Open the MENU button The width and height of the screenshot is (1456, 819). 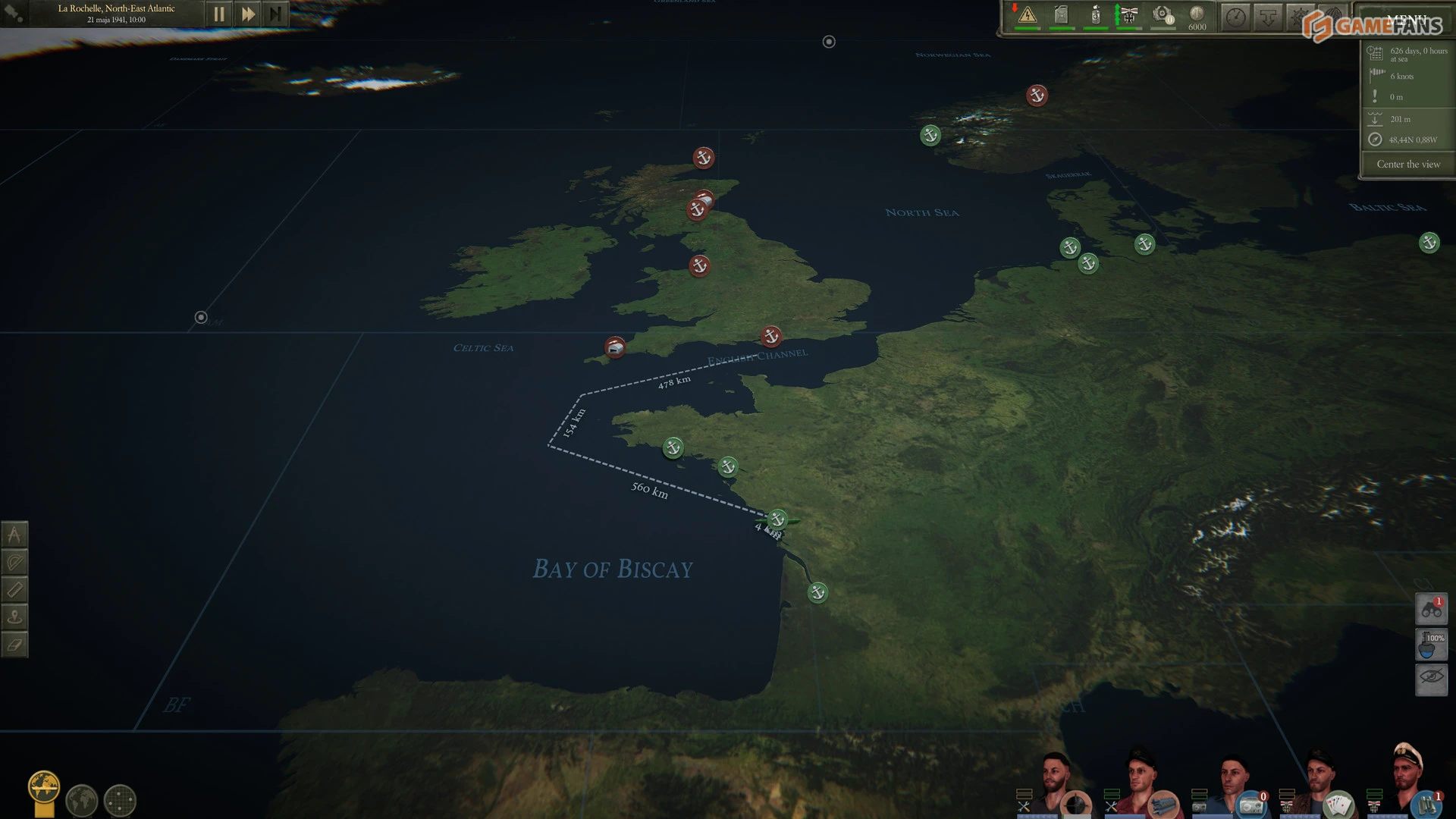[1405, 18]
